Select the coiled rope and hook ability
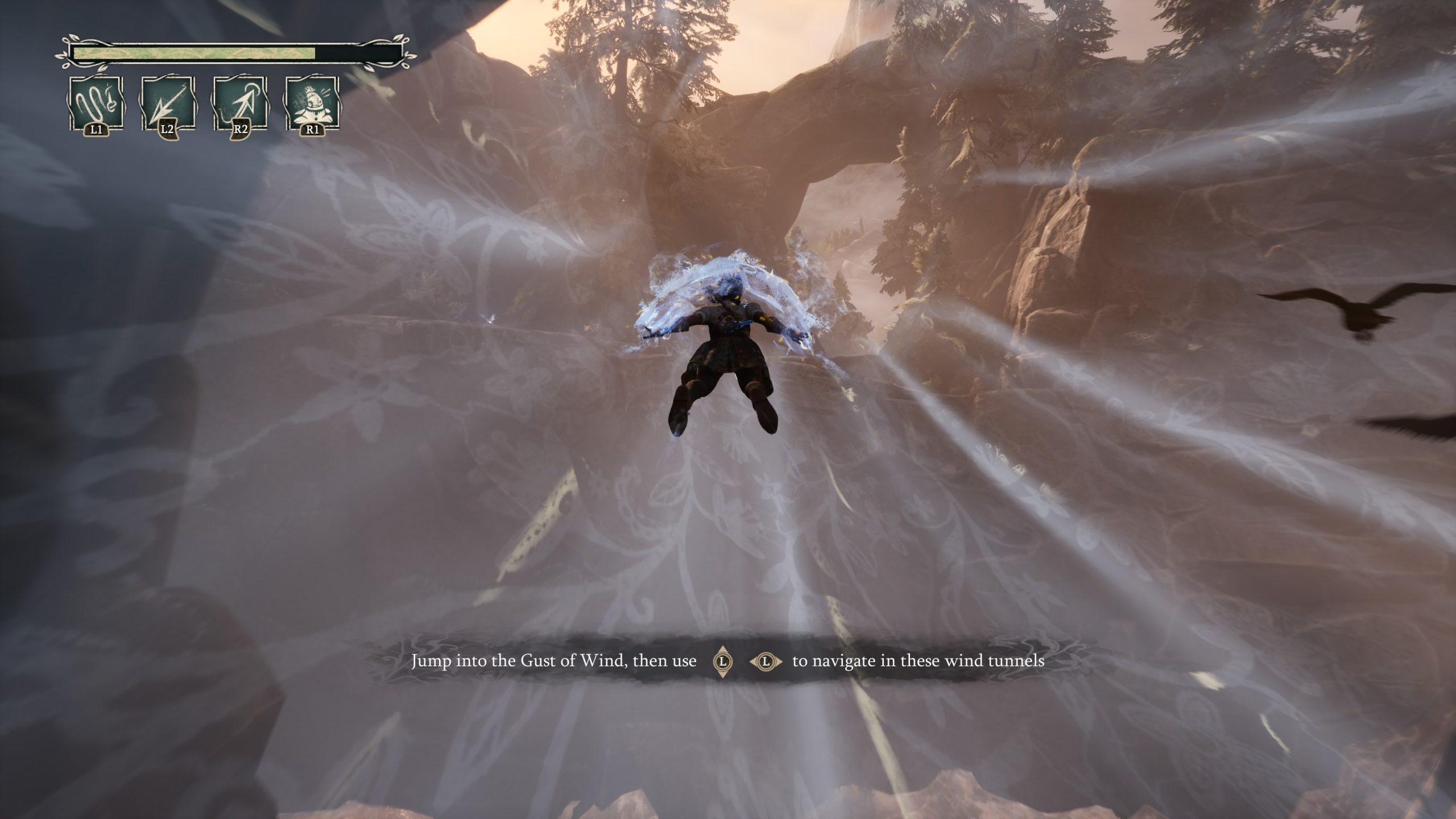The height and width of the screenshot is (819, 1456). (x=96, y=104)
